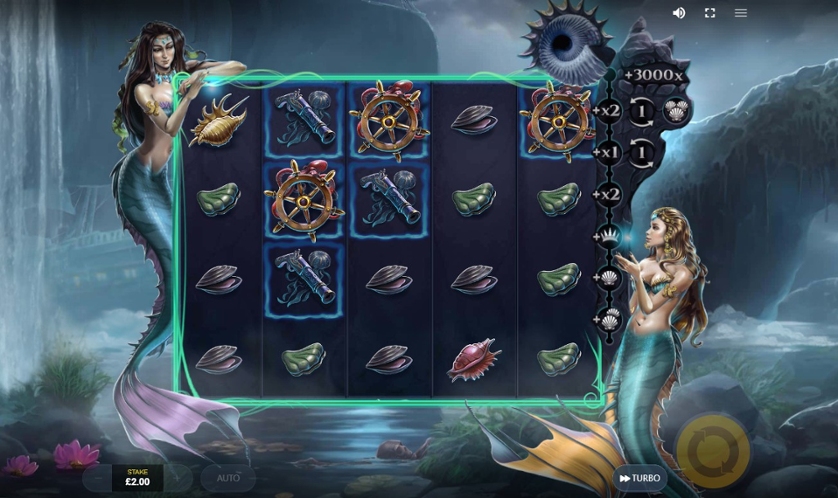Open the hamburger menu
Screen dimensions: 838x498
[741, 13]
